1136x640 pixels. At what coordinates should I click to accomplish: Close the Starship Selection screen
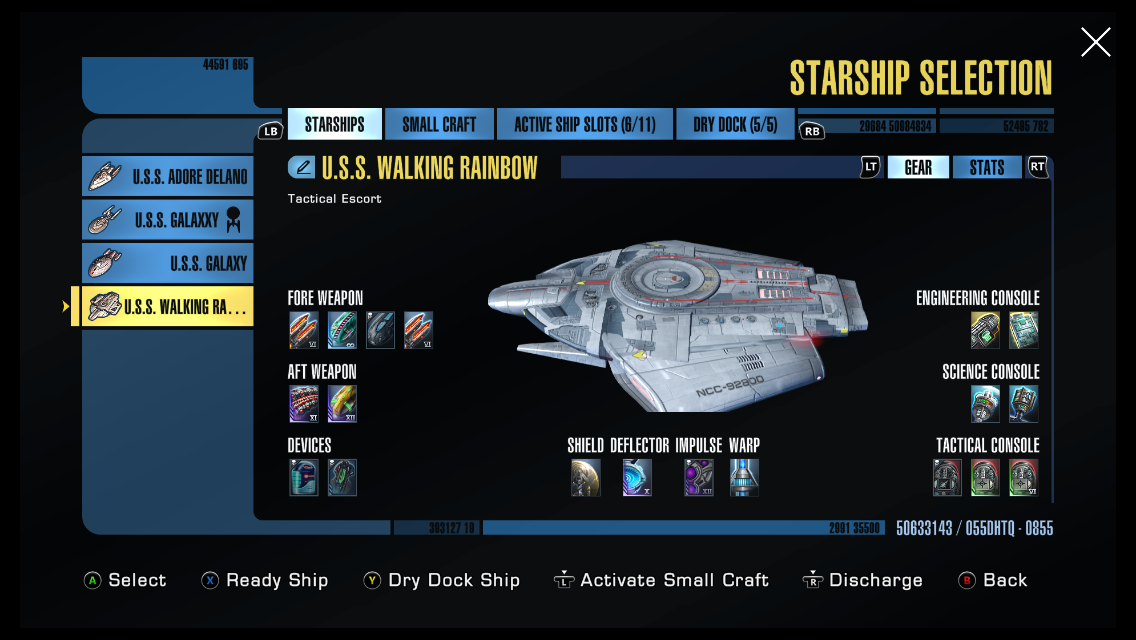(1095, 42)
